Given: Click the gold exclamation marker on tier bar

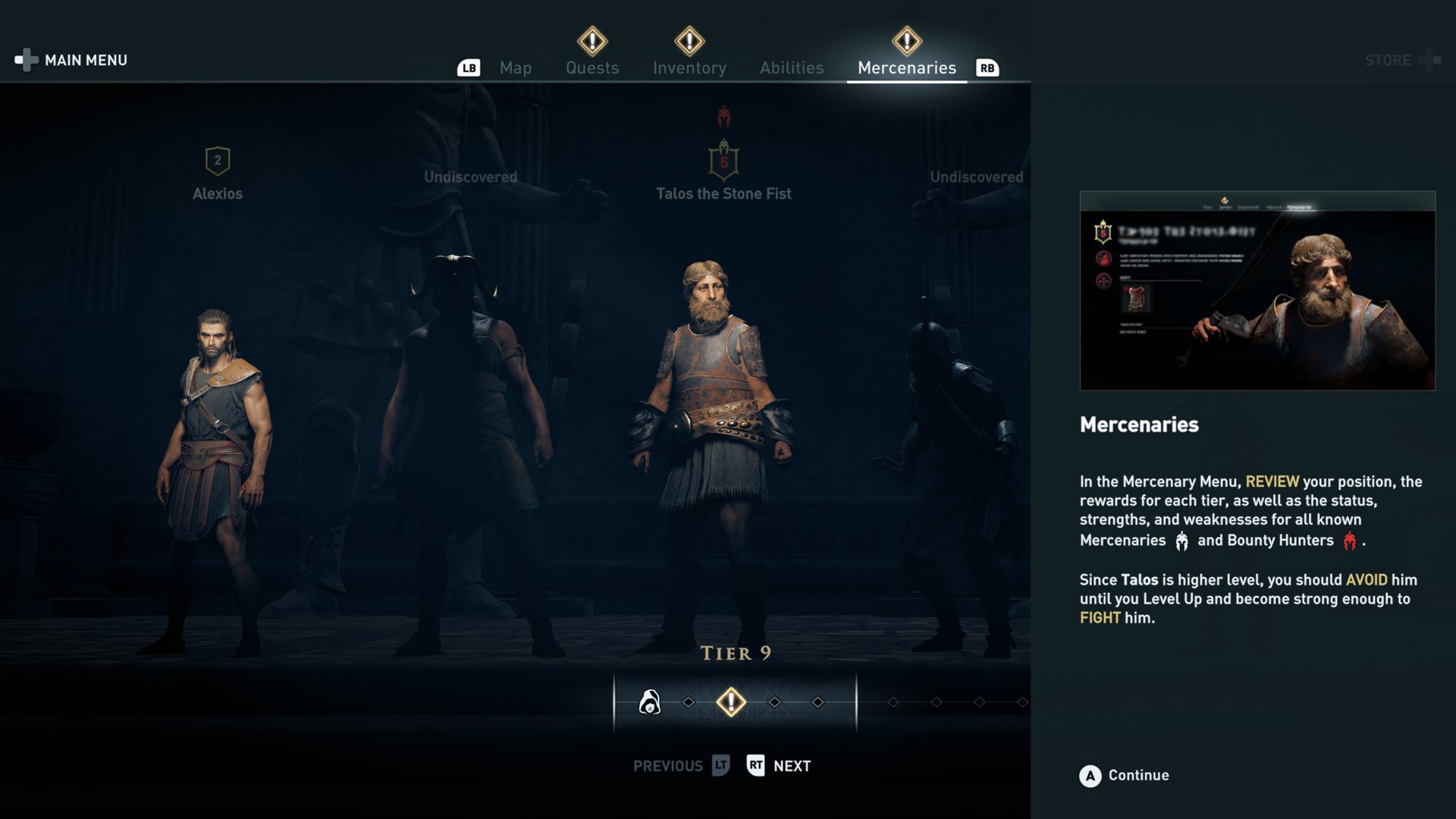Looking at the screenshot, I should pos(731,702).
